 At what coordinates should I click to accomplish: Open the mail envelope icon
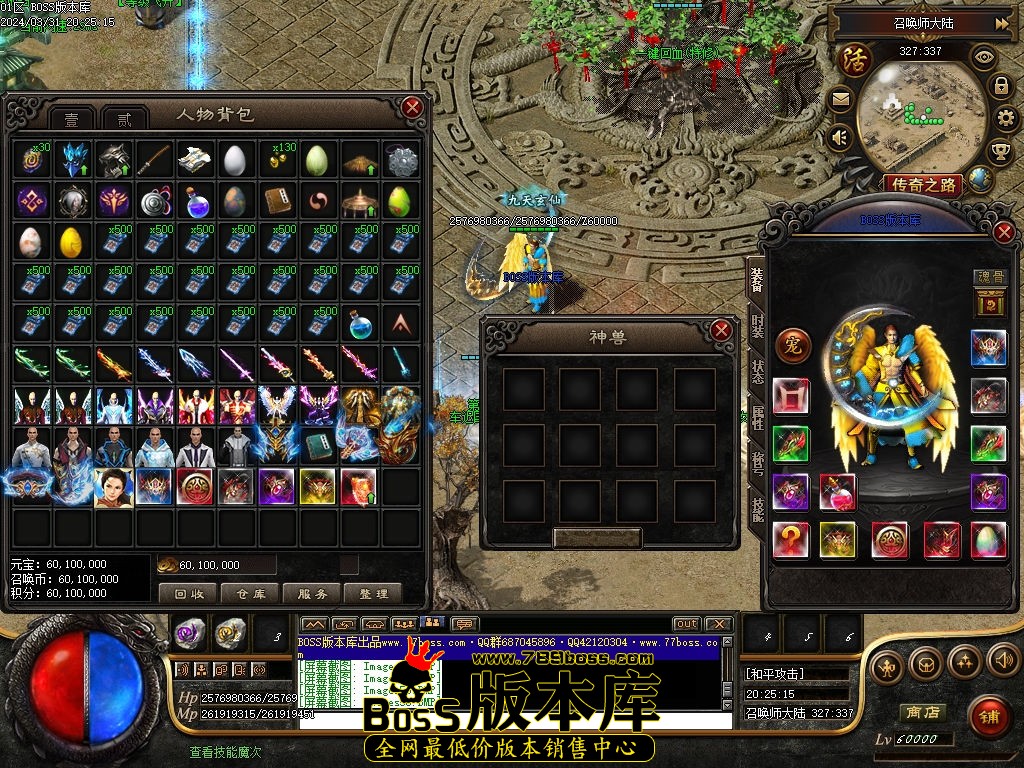[840, 99]
